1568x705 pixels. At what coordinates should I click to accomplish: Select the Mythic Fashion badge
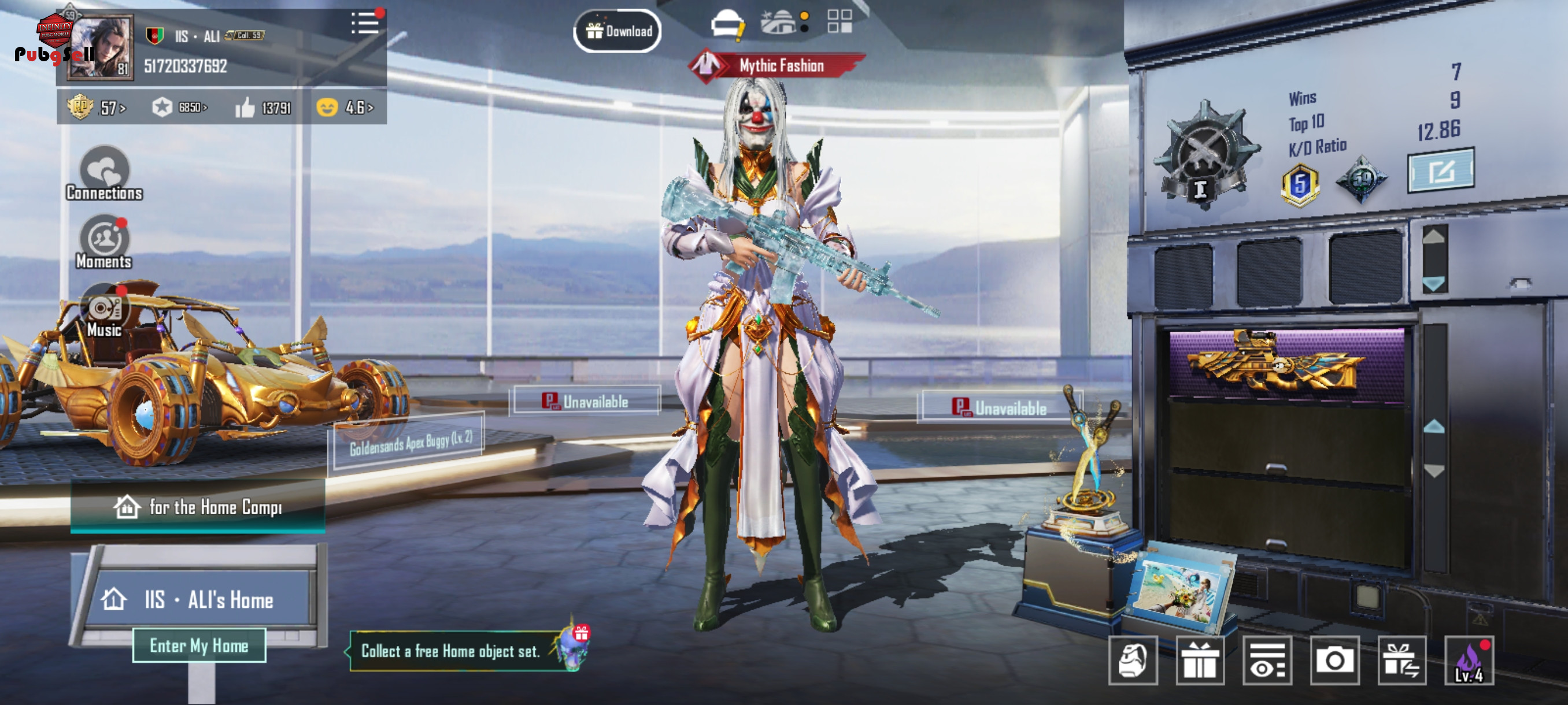pyautogui.click(x=777, y=65)
